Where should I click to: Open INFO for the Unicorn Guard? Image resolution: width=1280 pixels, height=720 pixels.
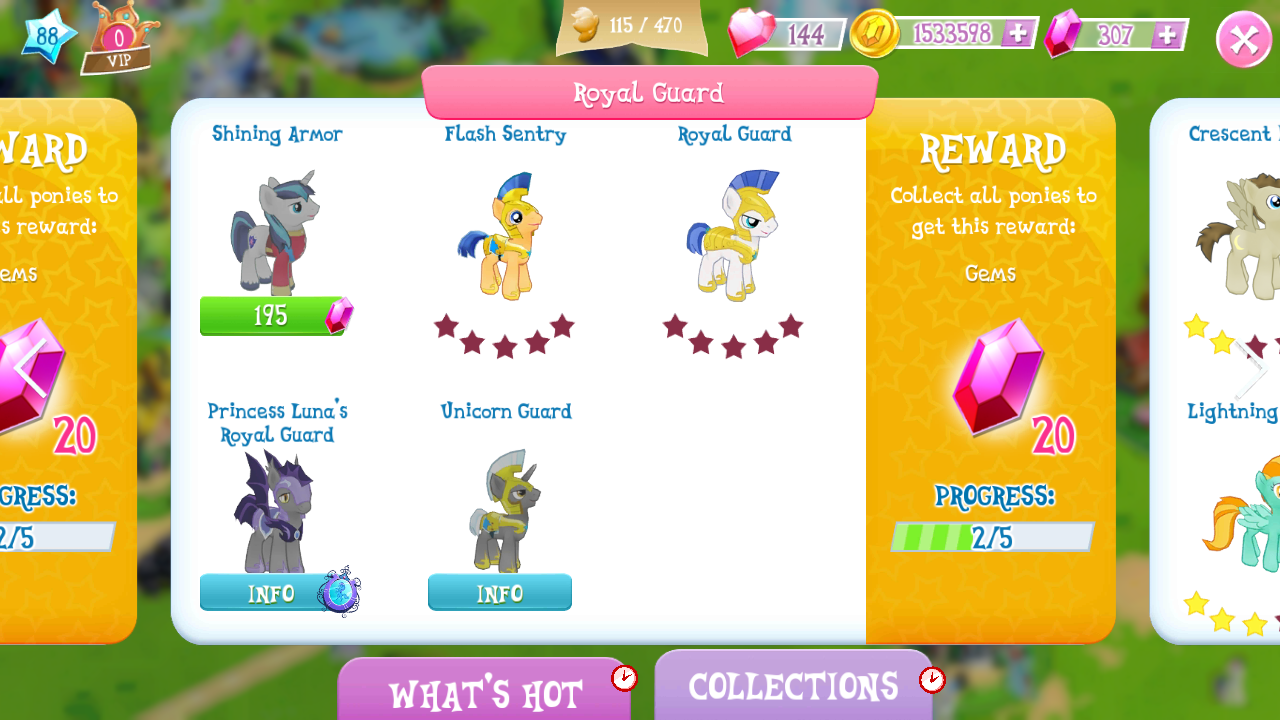500,592
